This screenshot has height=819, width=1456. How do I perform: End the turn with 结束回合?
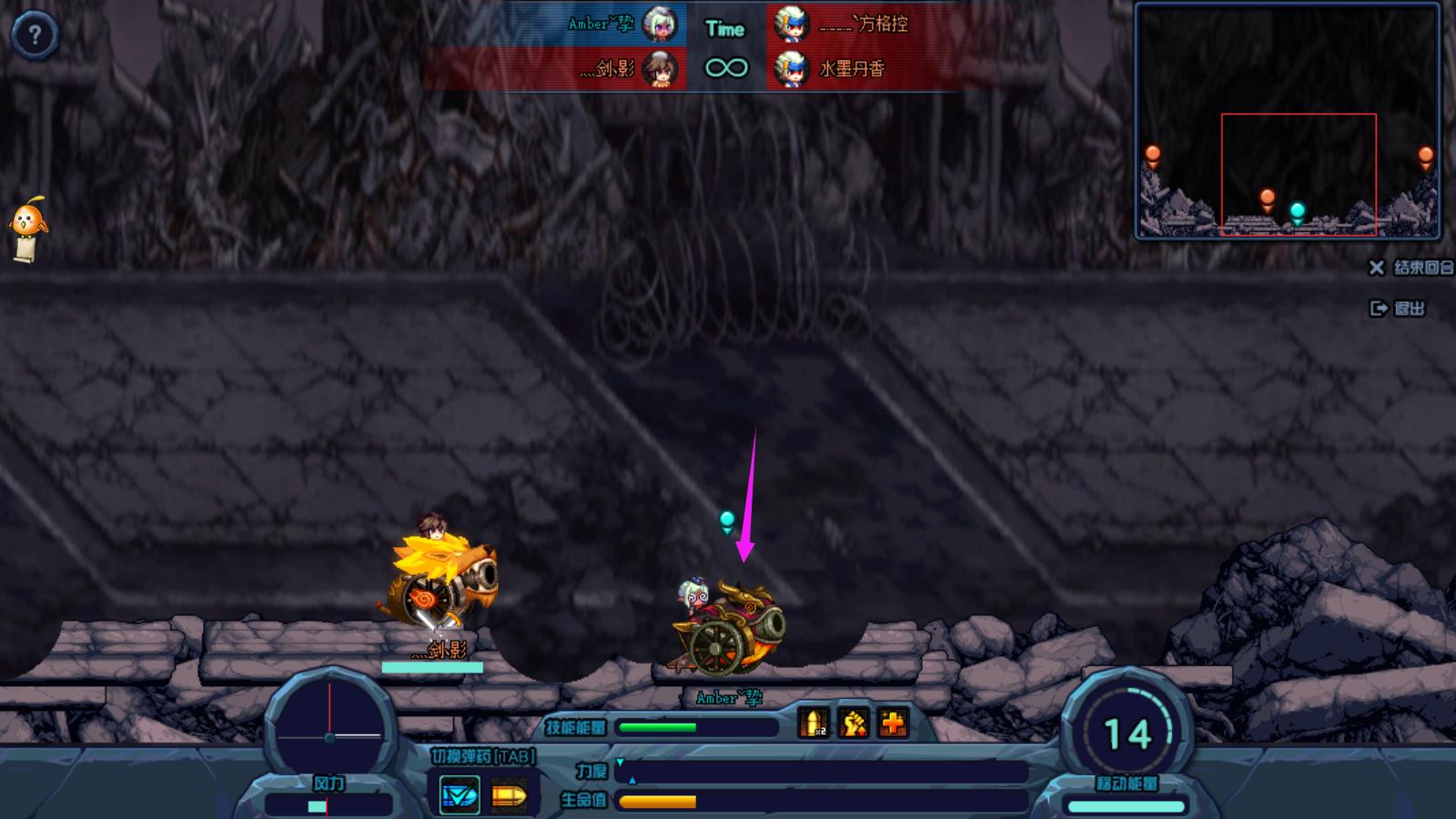[1412, 268]
